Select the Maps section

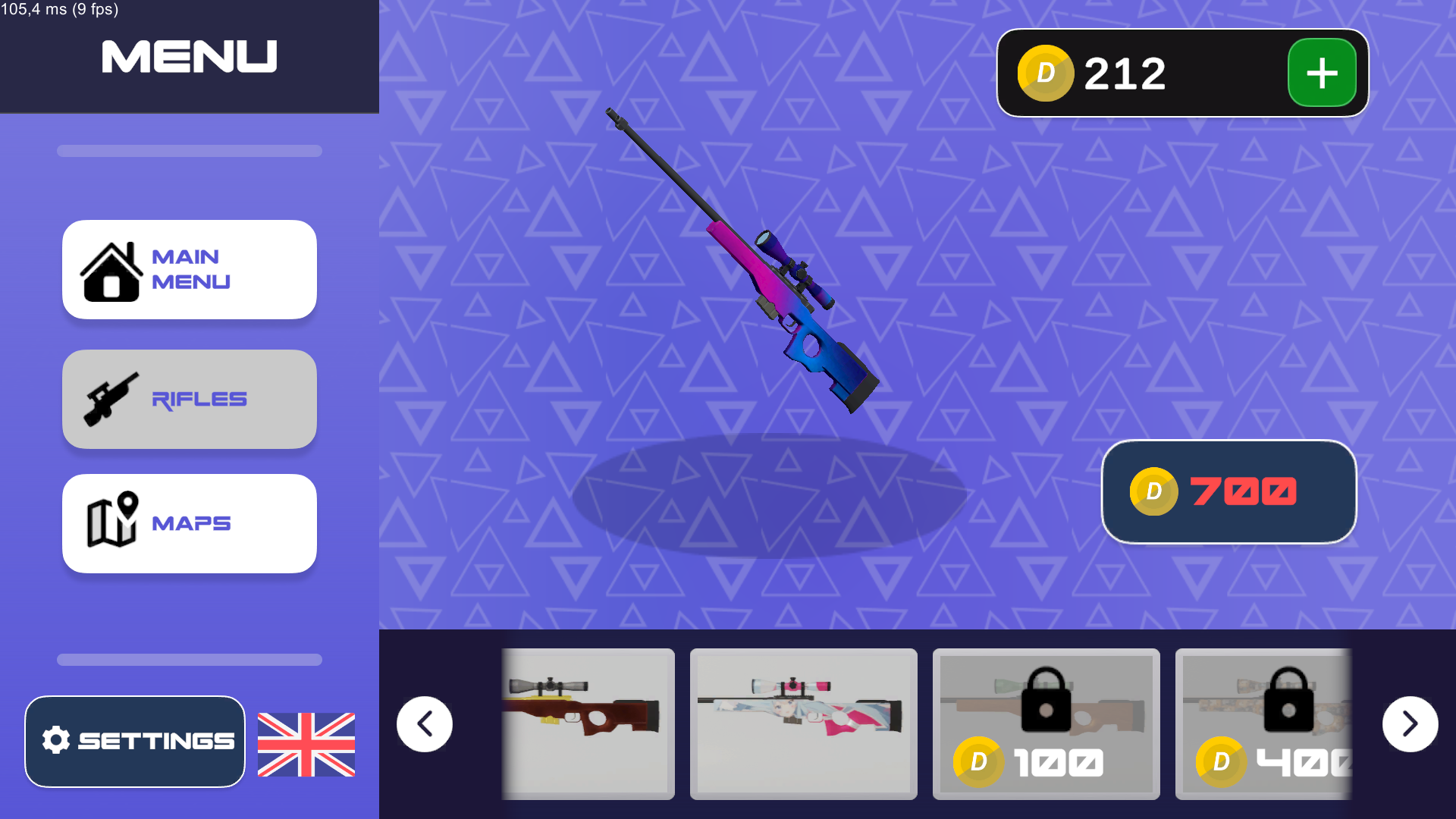point(190,522)
